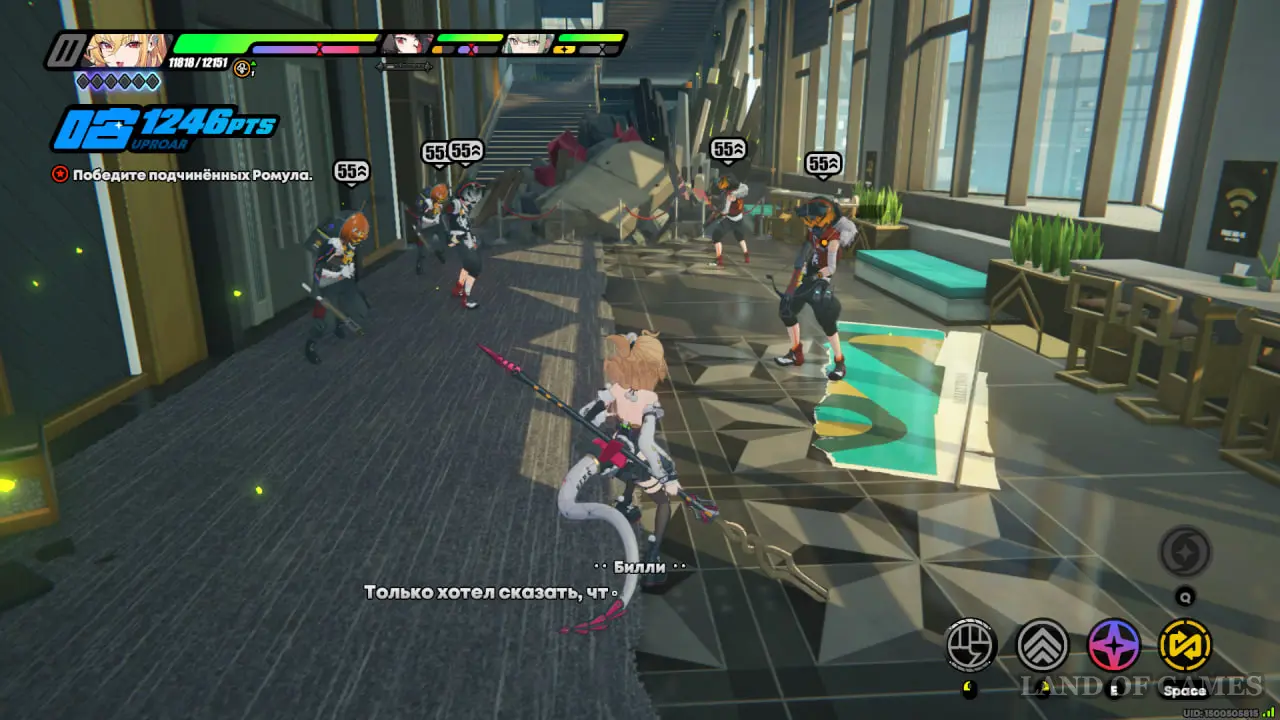
Task: Tap the triple-chevron dodge button
Action: [1043, 645]
